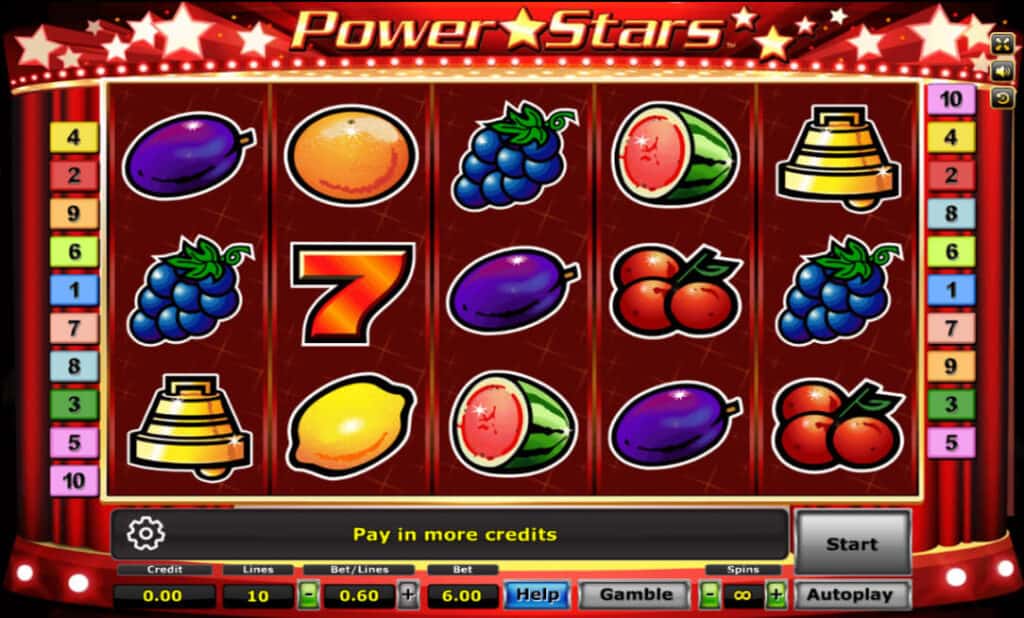Open the gear settings icon
This screenshot has height=618, width=1024.
click(146, 534)
